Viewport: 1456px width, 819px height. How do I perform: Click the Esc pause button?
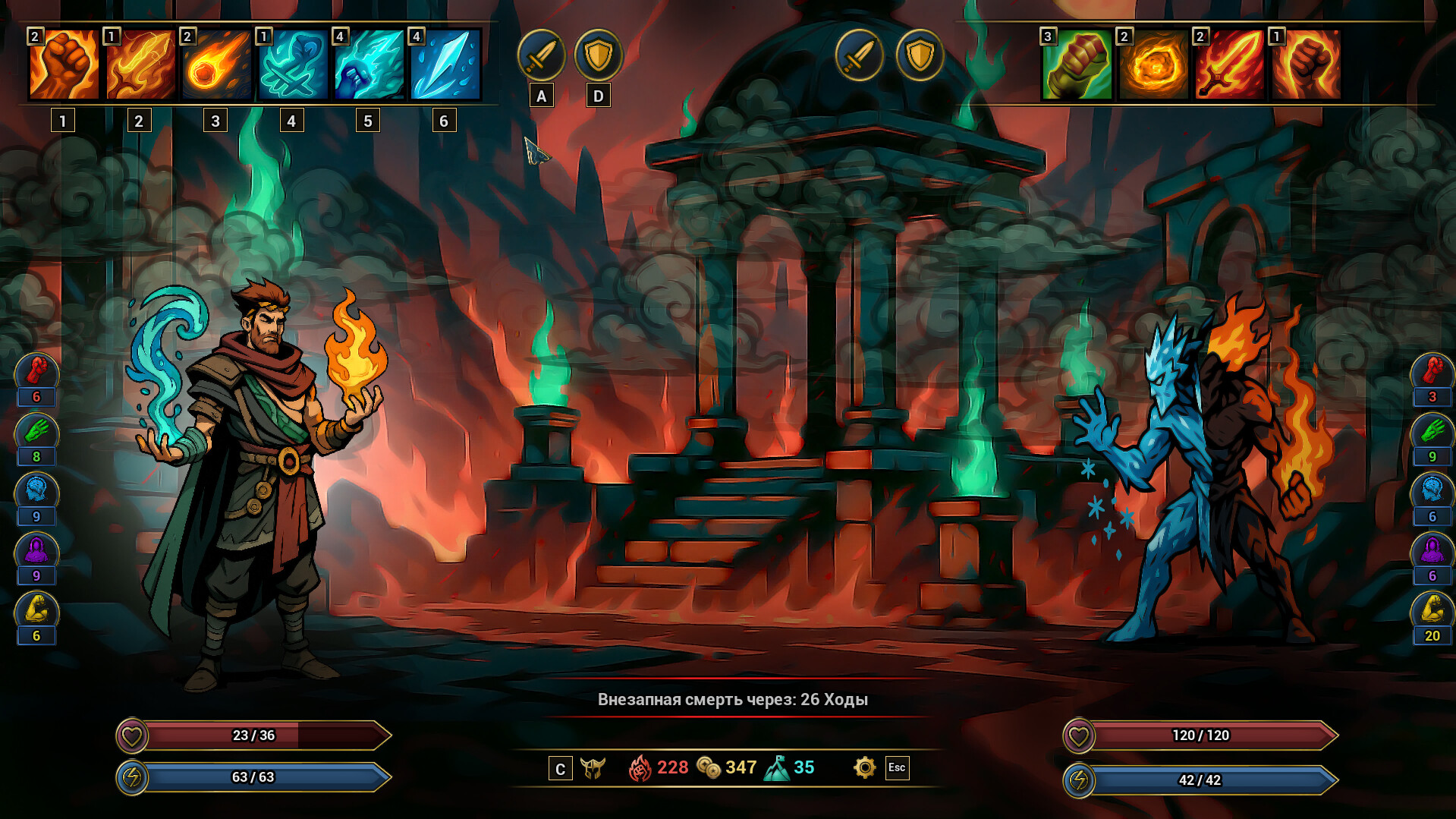point(898,769)
